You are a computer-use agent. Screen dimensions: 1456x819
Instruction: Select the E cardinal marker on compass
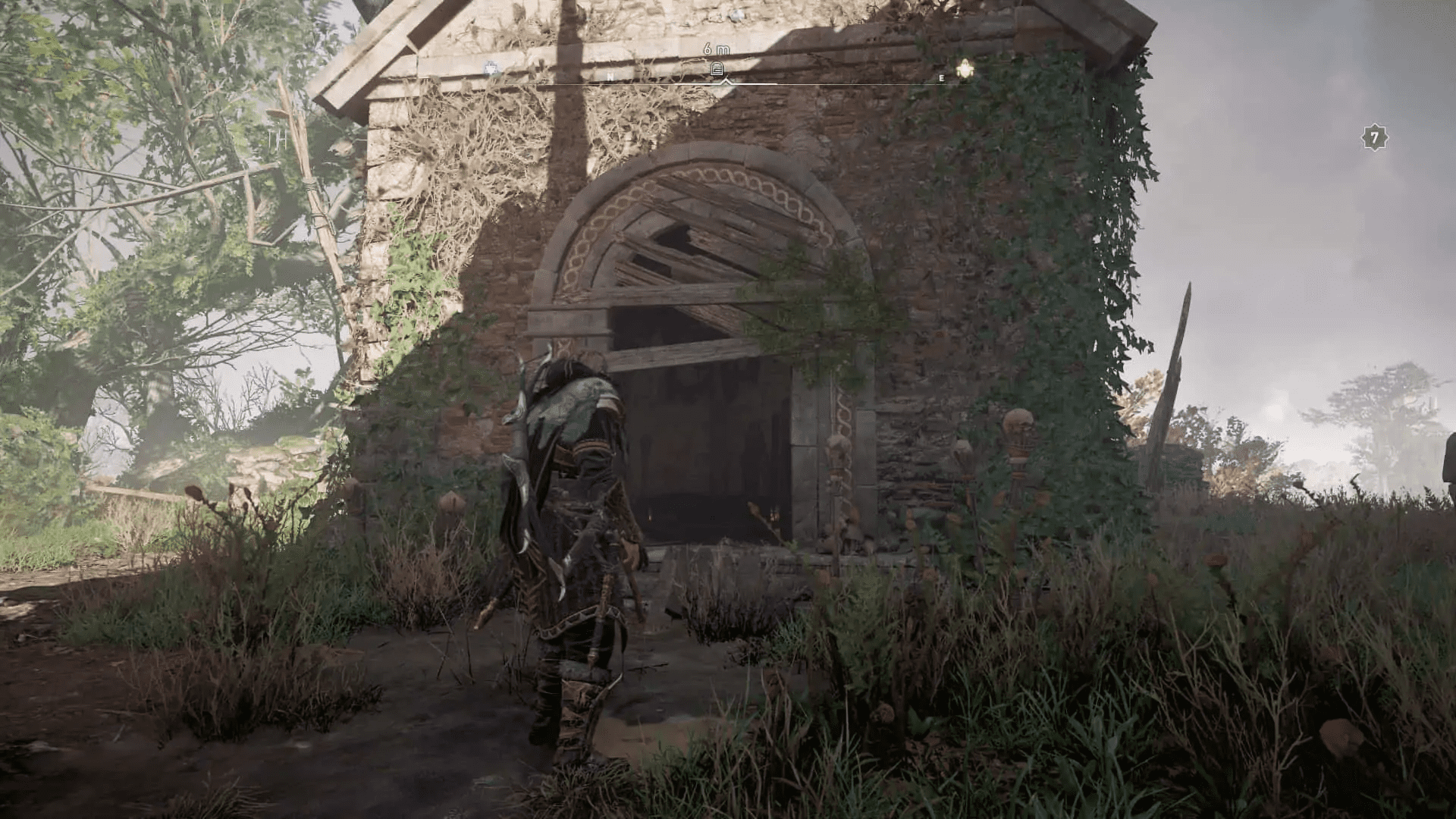[941, 77]
